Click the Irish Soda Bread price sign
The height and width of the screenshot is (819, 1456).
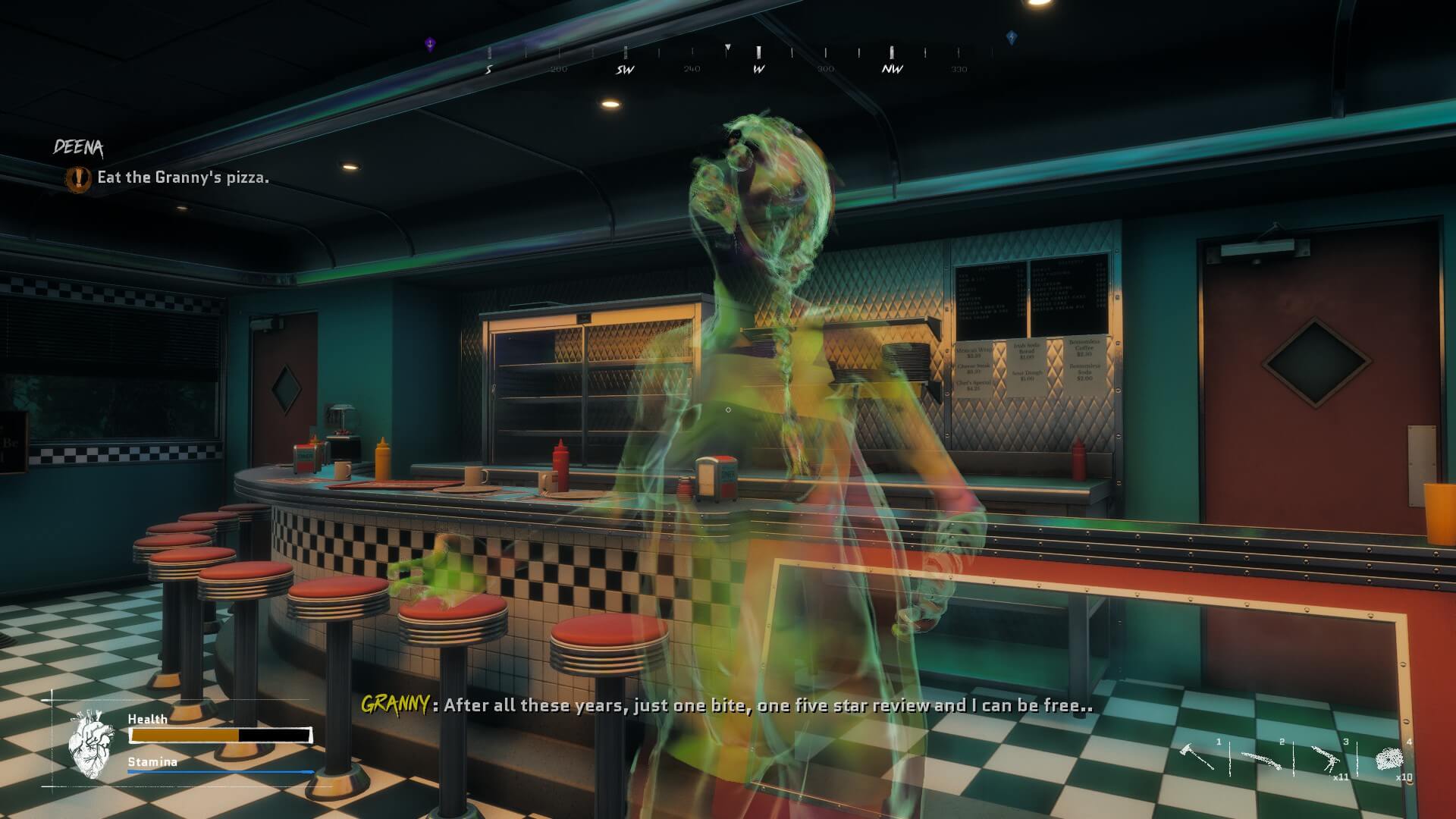1025,350
